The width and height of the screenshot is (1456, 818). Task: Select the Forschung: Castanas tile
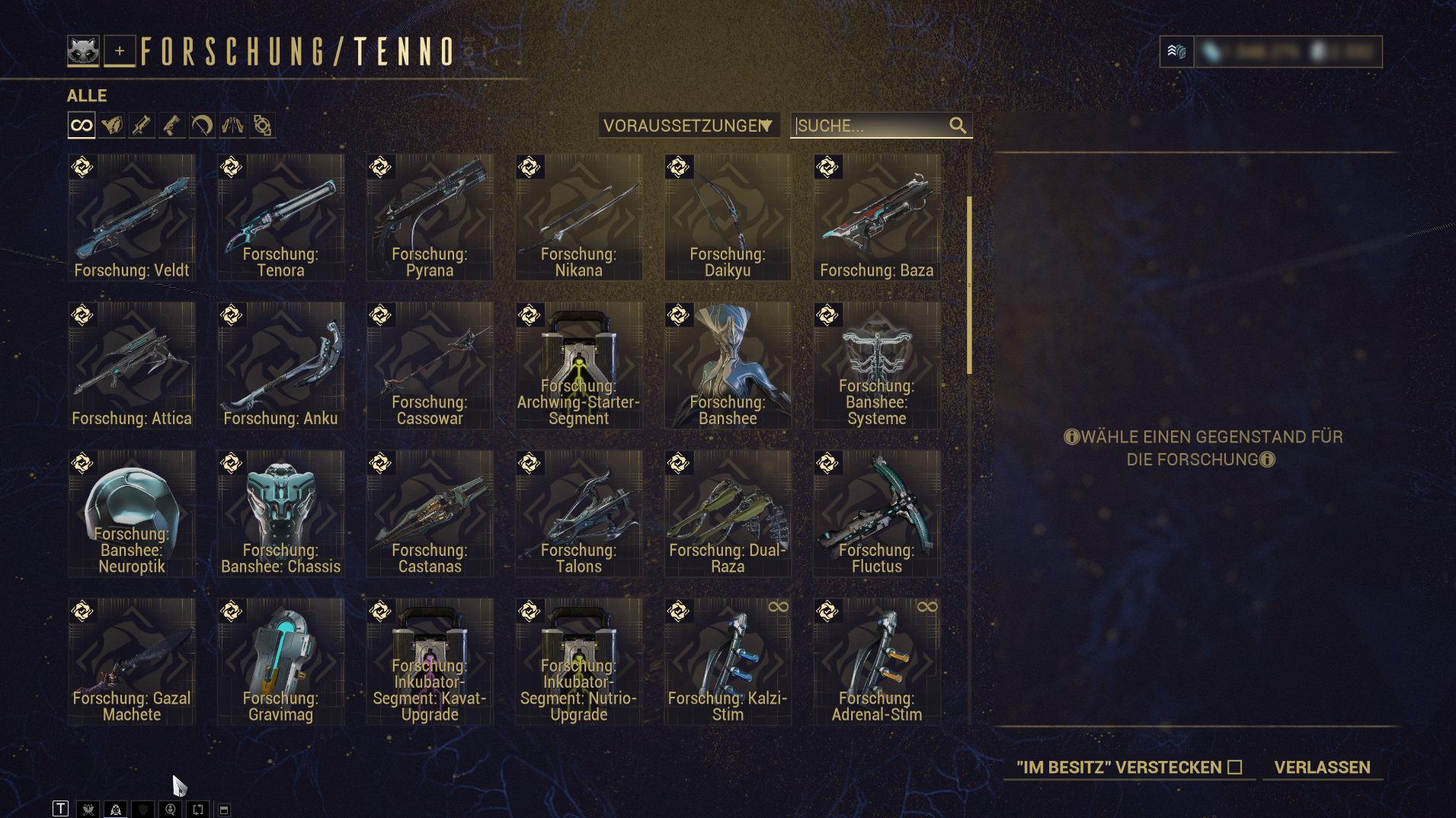click(430, 513)
